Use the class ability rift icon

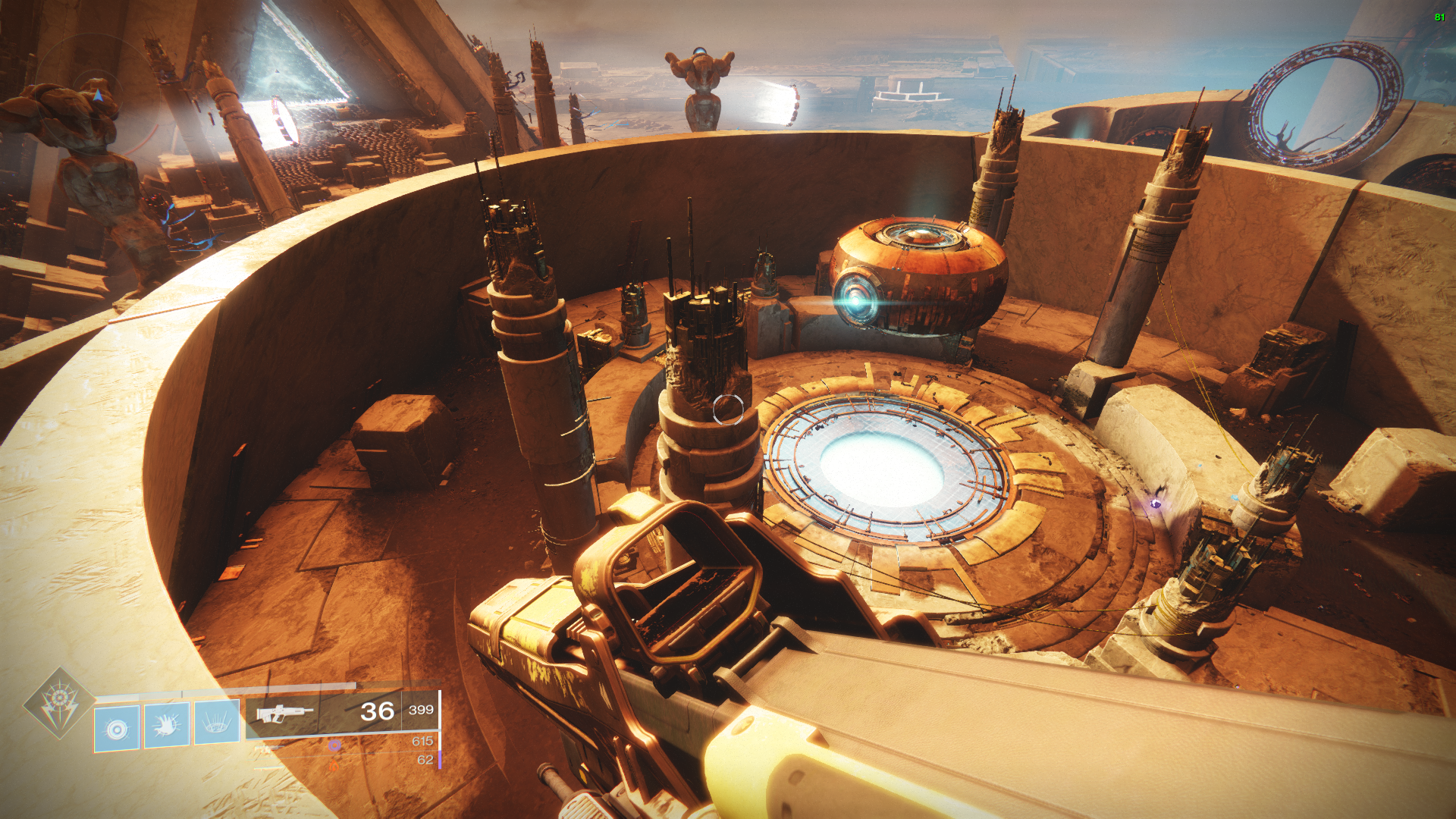pos(217,723)
